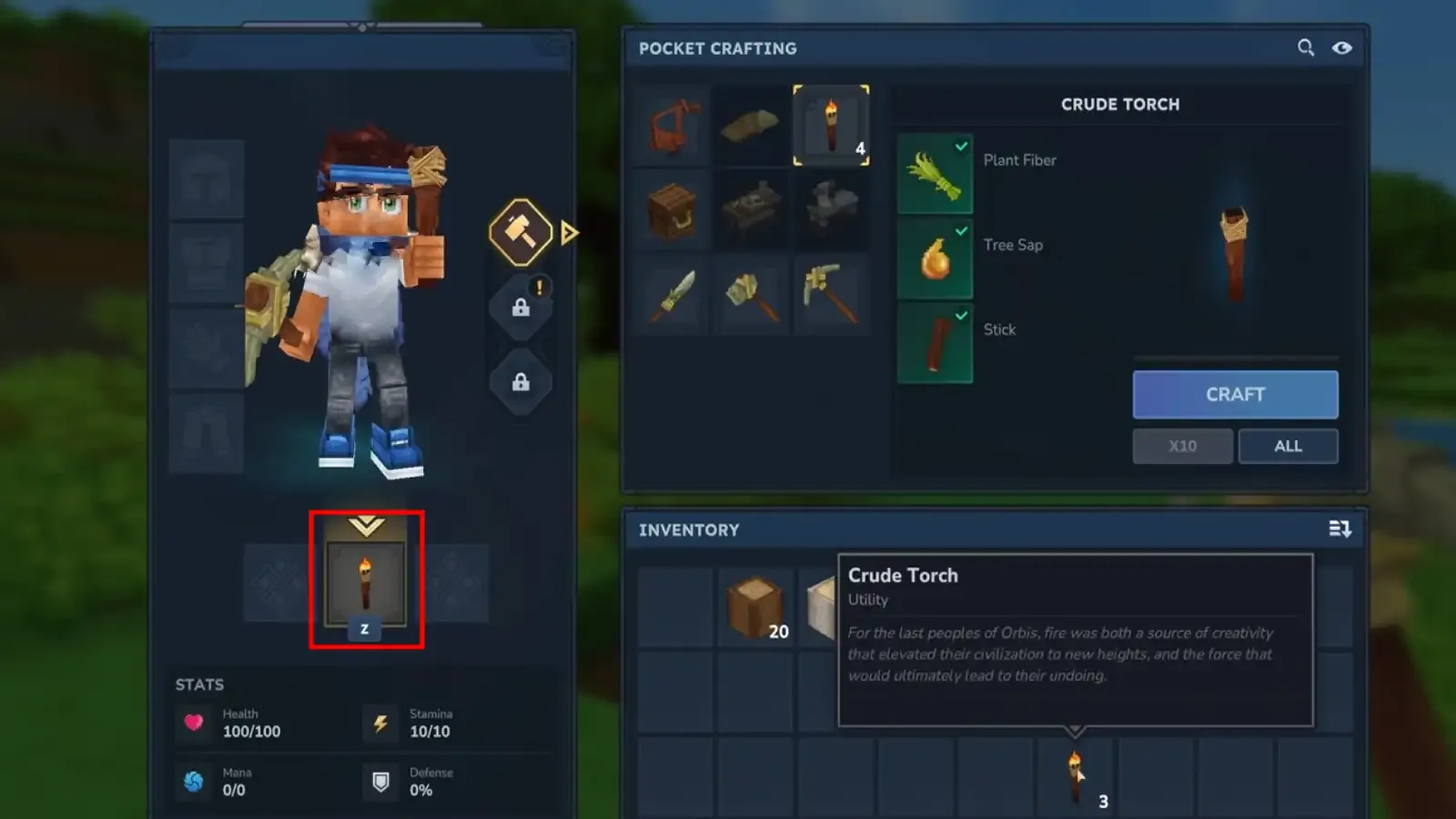Select the crude pickaxe recipe
Viewport: 1456px width, 819px height.
pos(829,296)
